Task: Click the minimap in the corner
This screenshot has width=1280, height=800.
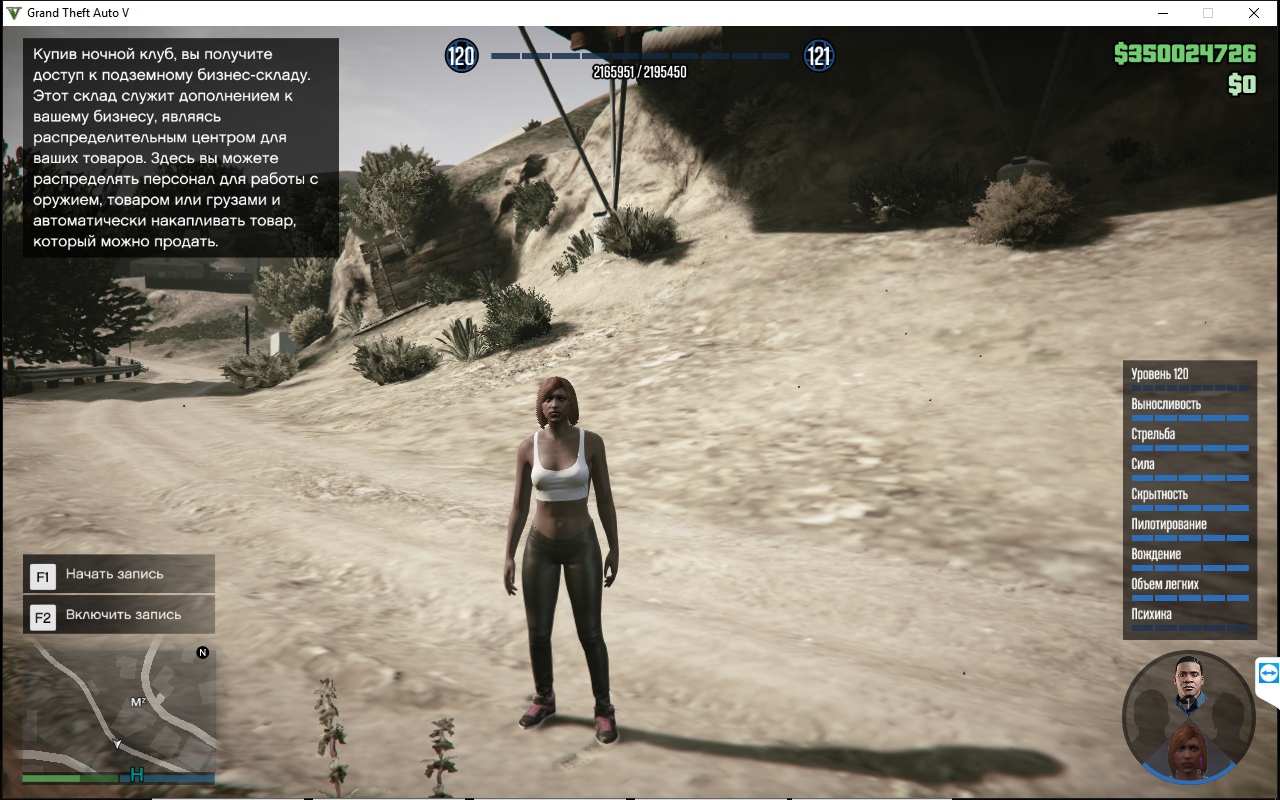Action: (118, 704)
